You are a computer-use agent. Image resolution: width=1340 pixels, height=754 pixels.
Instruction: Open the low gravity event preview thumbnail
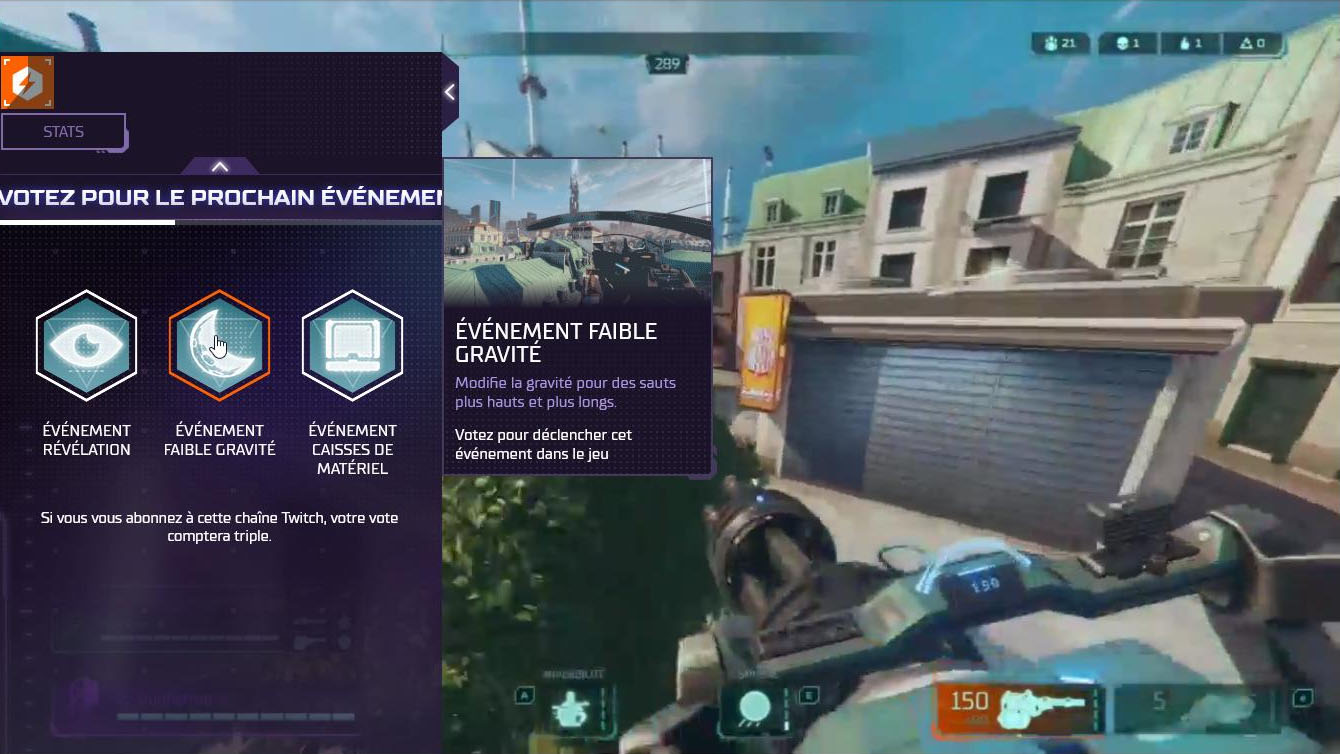tap(578, 232)
